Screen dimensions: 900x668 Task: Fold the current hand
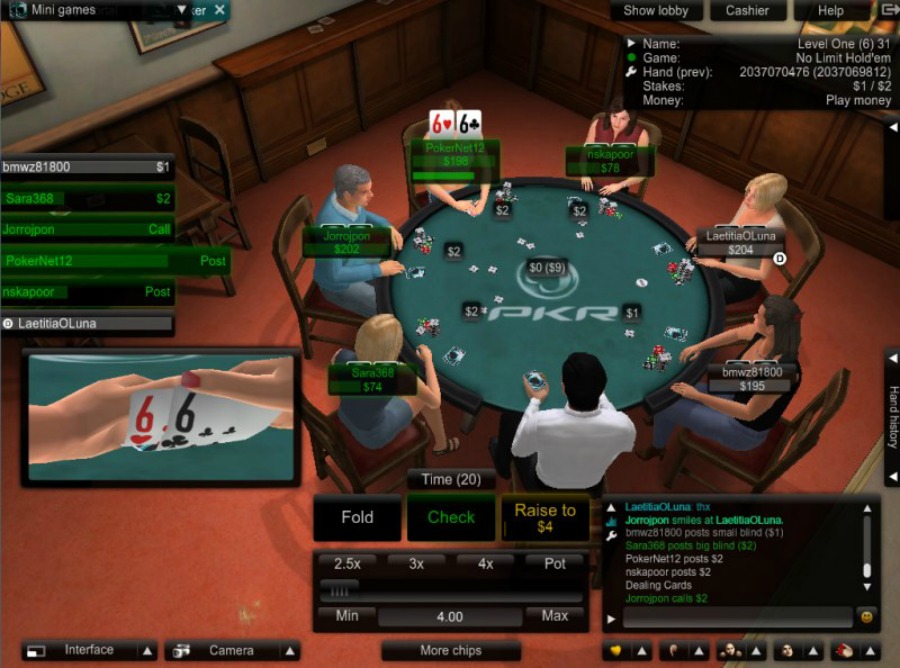coord(357,518)
